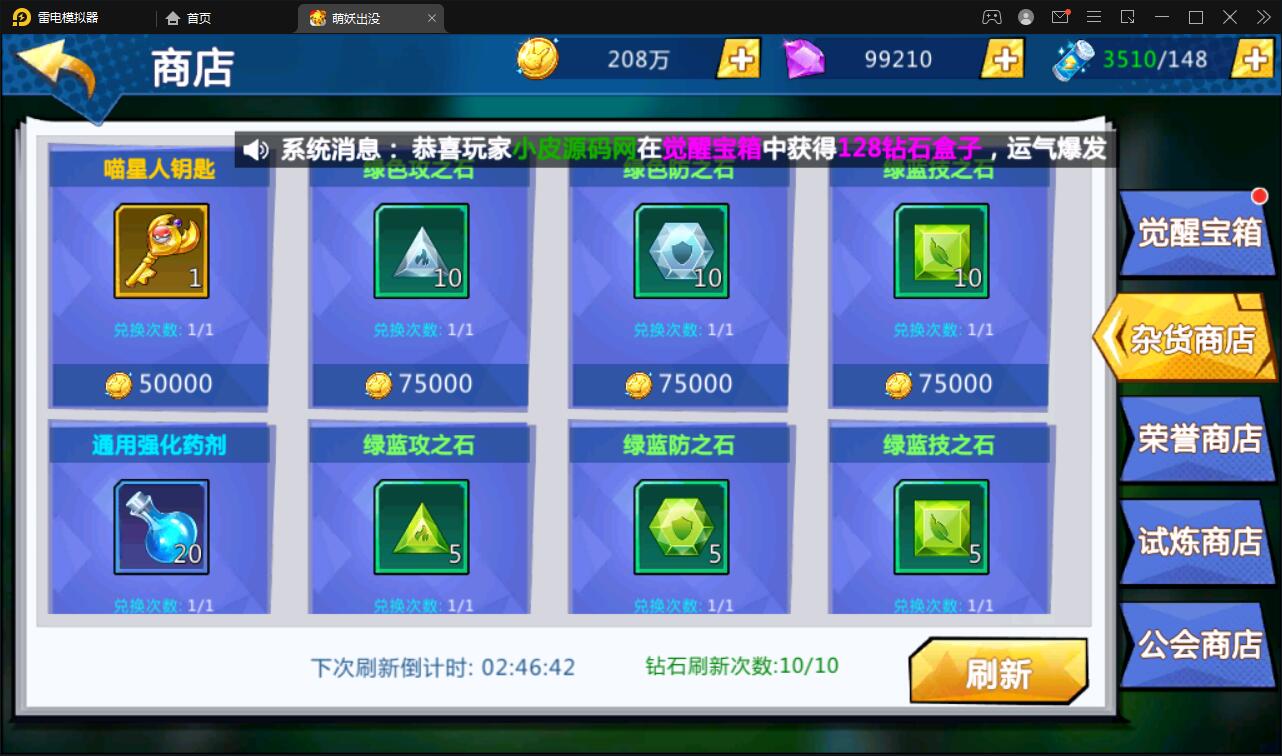The width and height of the screenshot is (1282, 756).
Task: Expand the hidden toolbar via the chevron icon
Action: point(1262,17)
